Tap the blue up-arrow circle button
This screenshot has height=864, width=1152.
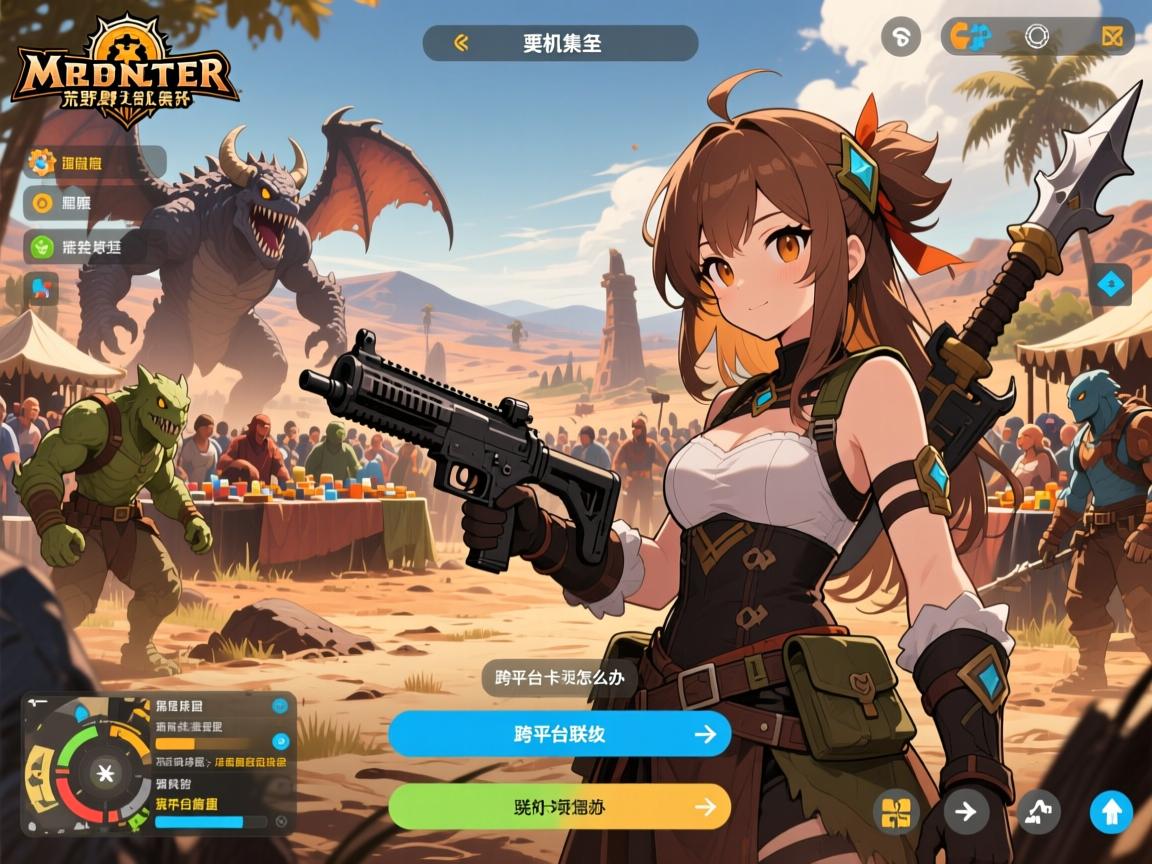1110,811
